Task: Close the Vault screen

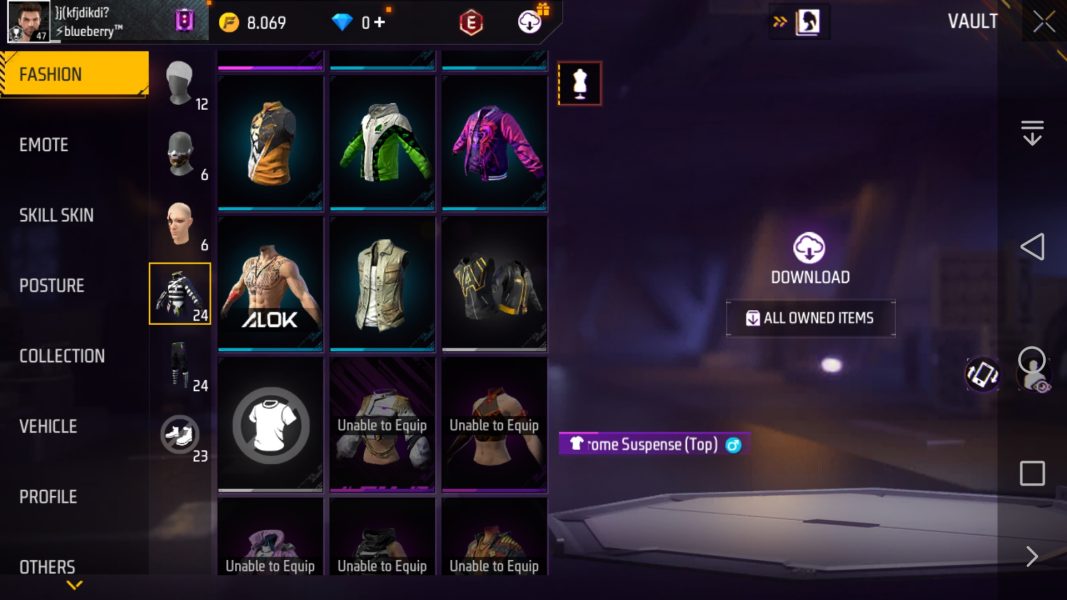Action: pos(1044,22)
